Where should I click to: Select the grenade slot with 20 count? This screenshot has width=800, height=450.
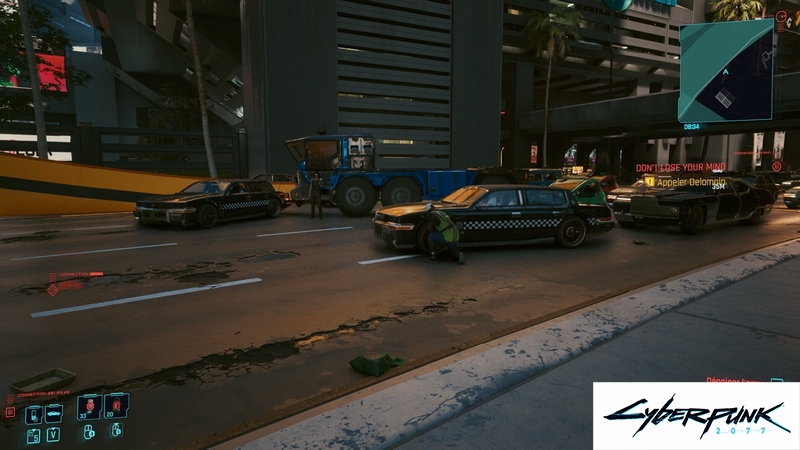(x=117, y=405)
